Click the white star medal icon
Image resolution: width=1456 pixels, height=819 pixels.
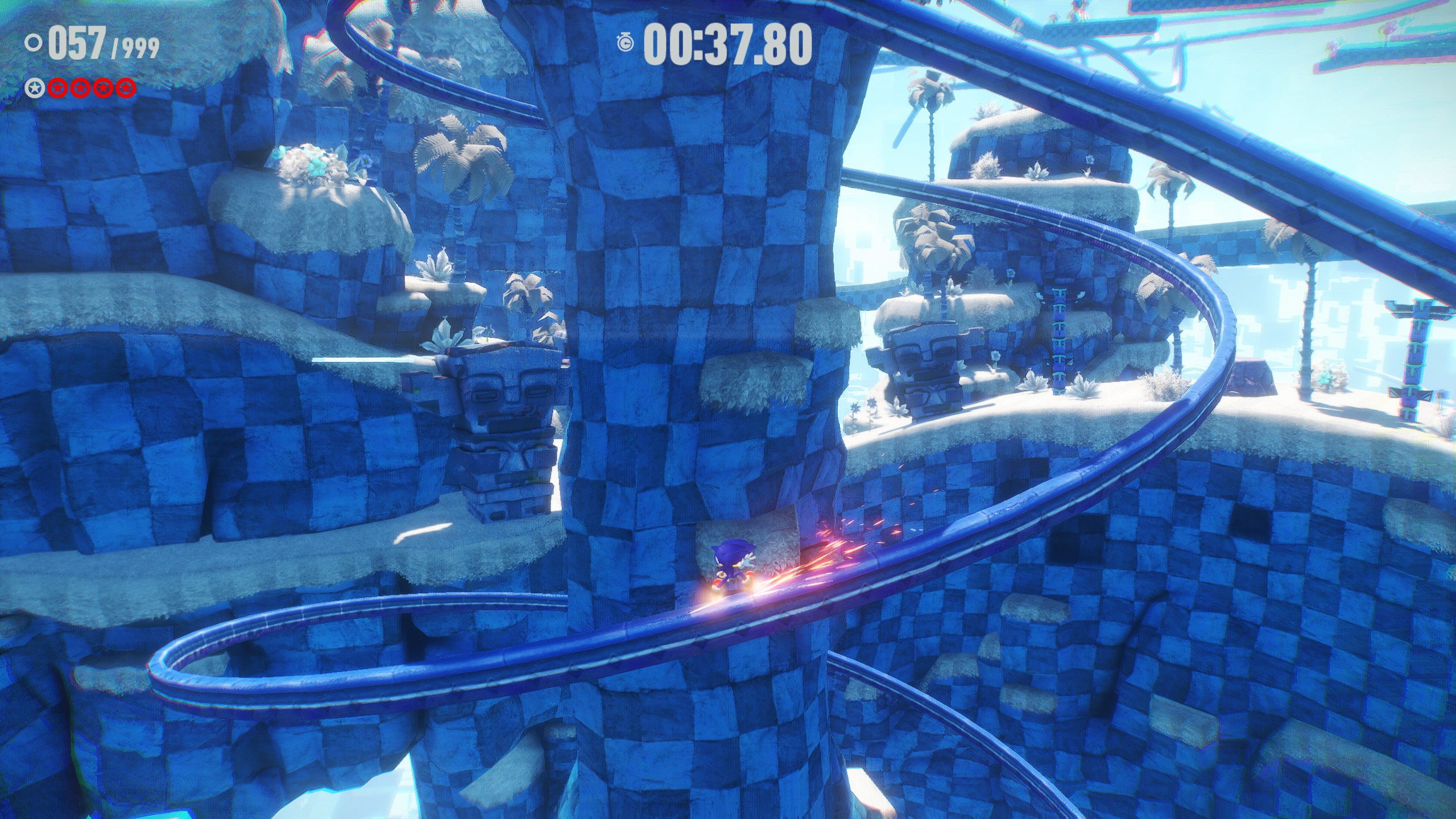[35, 88]
